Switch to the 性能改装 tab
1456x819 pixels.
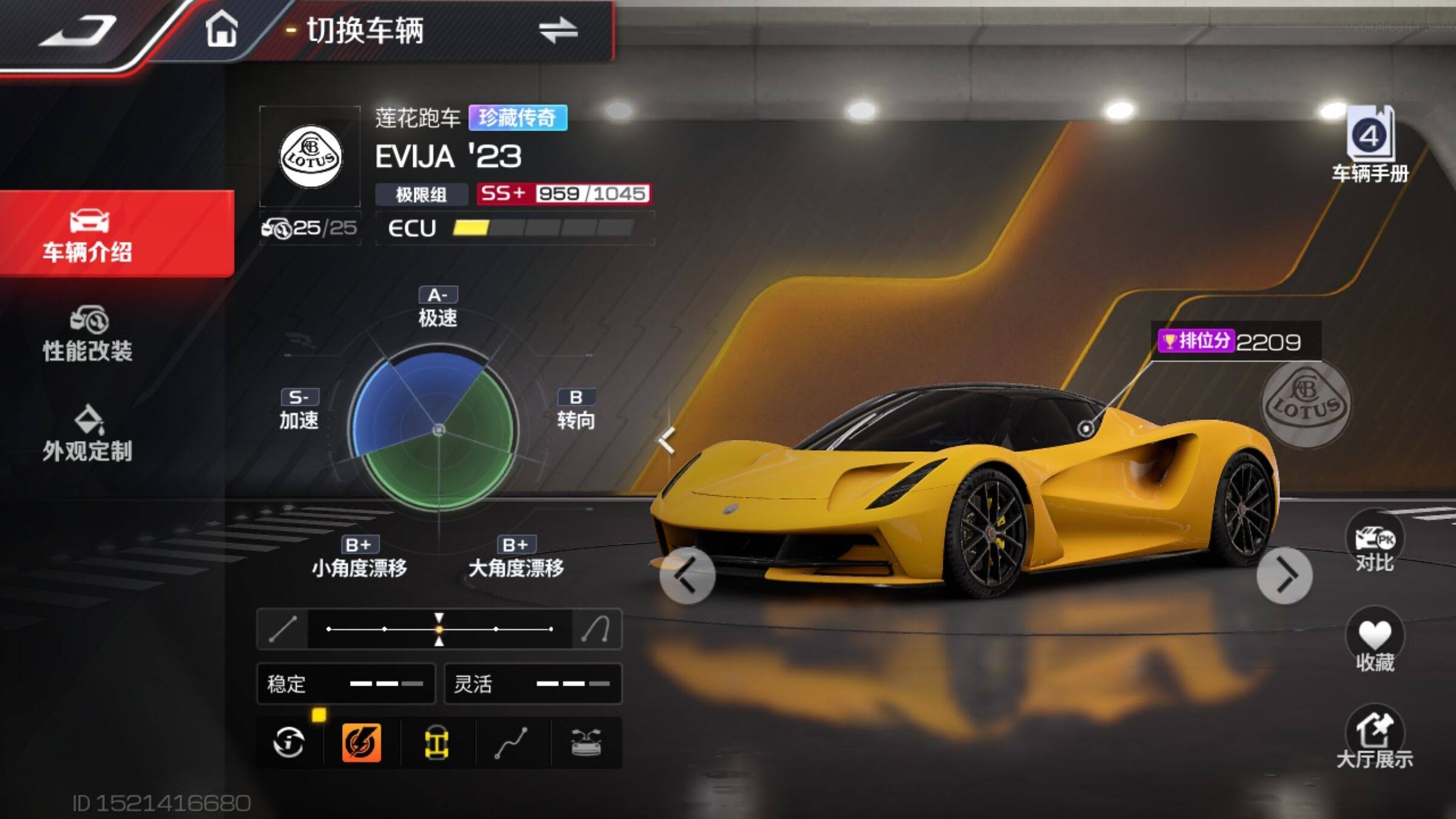click(89, 334)
